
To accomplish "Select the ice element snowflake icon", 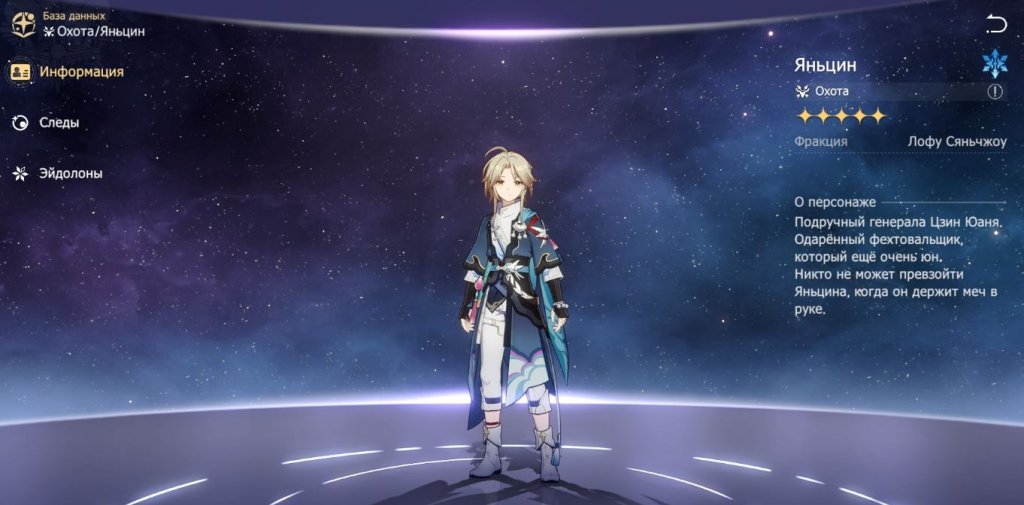I will [x=995, y=64].
